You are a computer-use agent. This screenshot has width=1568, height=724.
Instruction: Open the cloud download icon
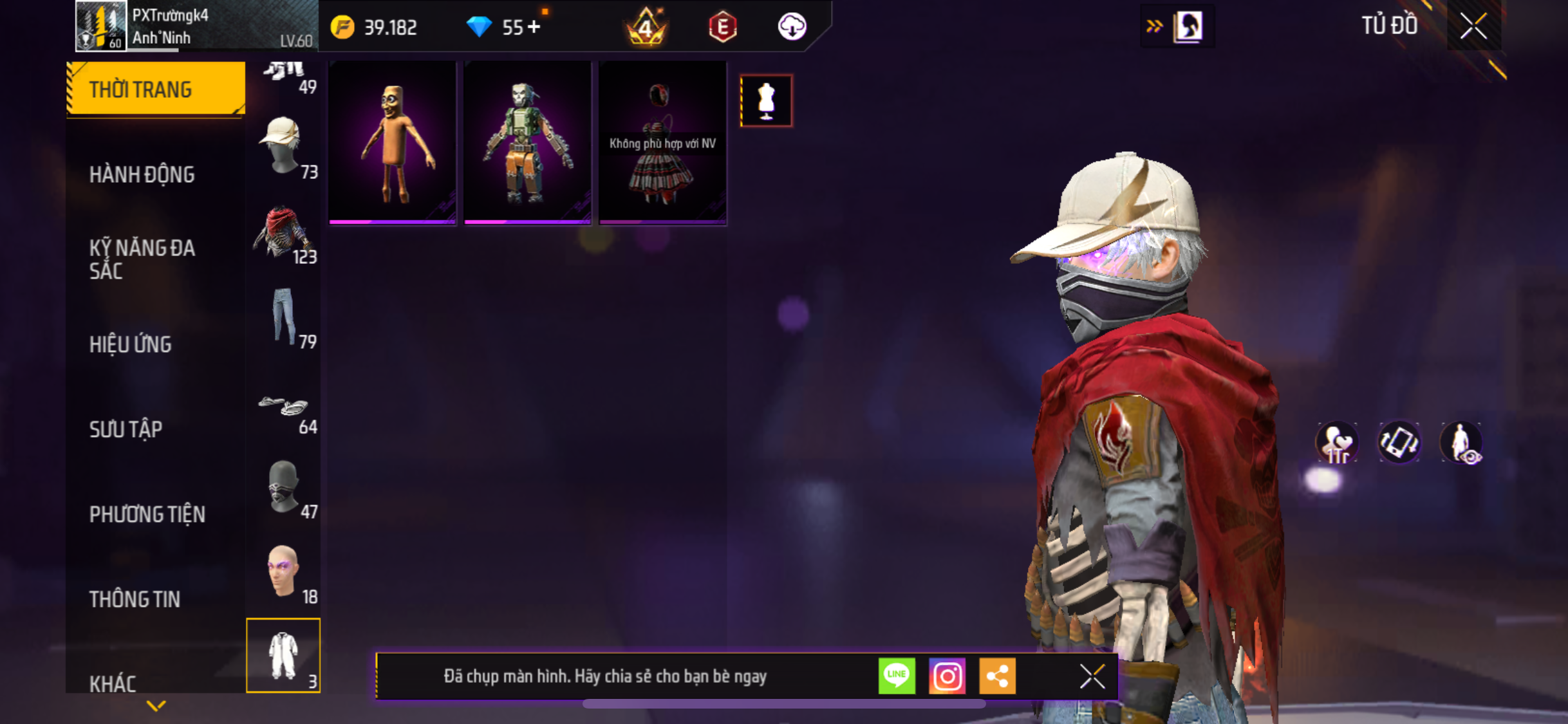(x=792, y=27)
